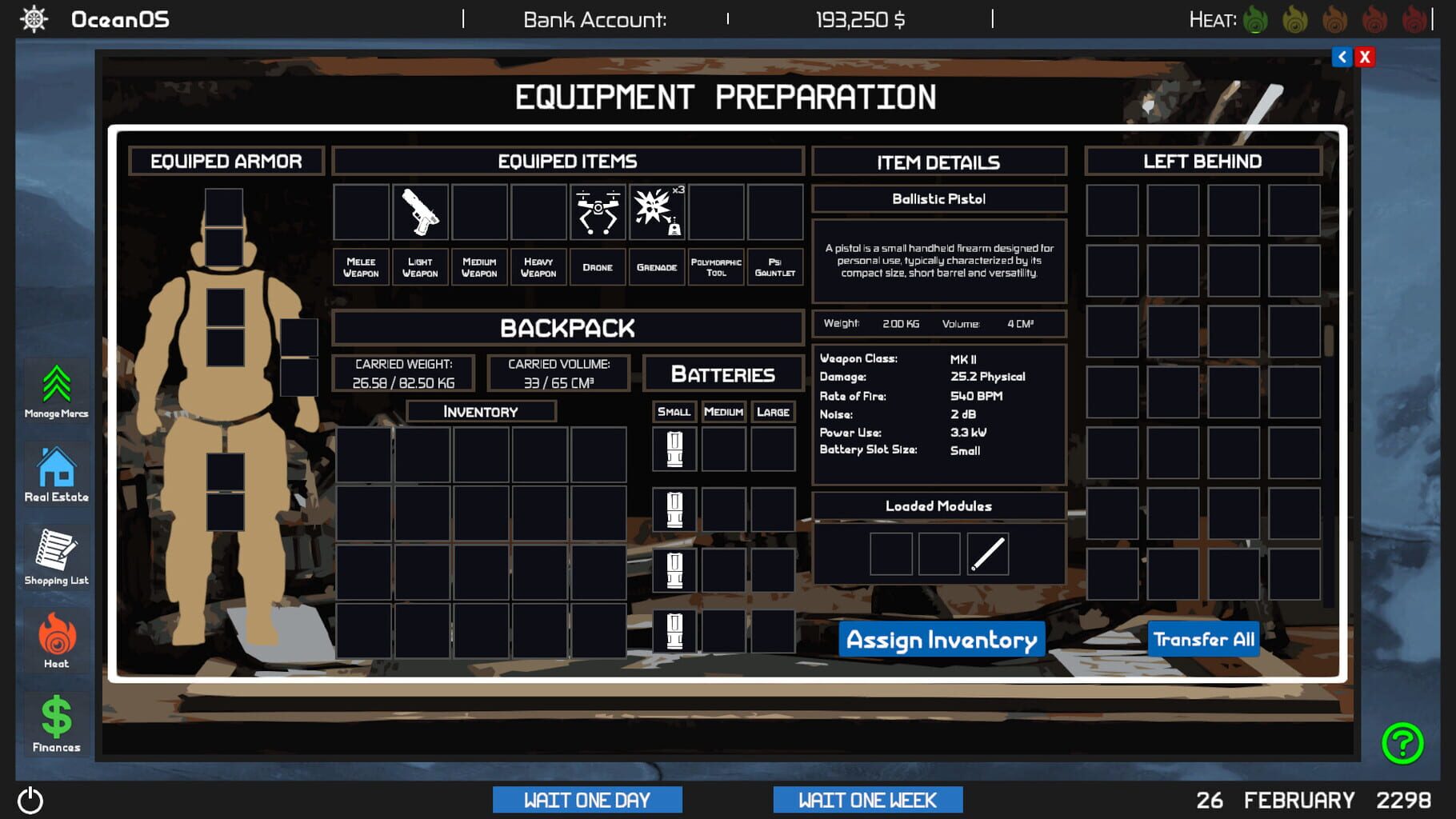This screenshot has width=1456, height=819.
Task: Click the power button in the bottom-left corner
Action: [32, 799]
